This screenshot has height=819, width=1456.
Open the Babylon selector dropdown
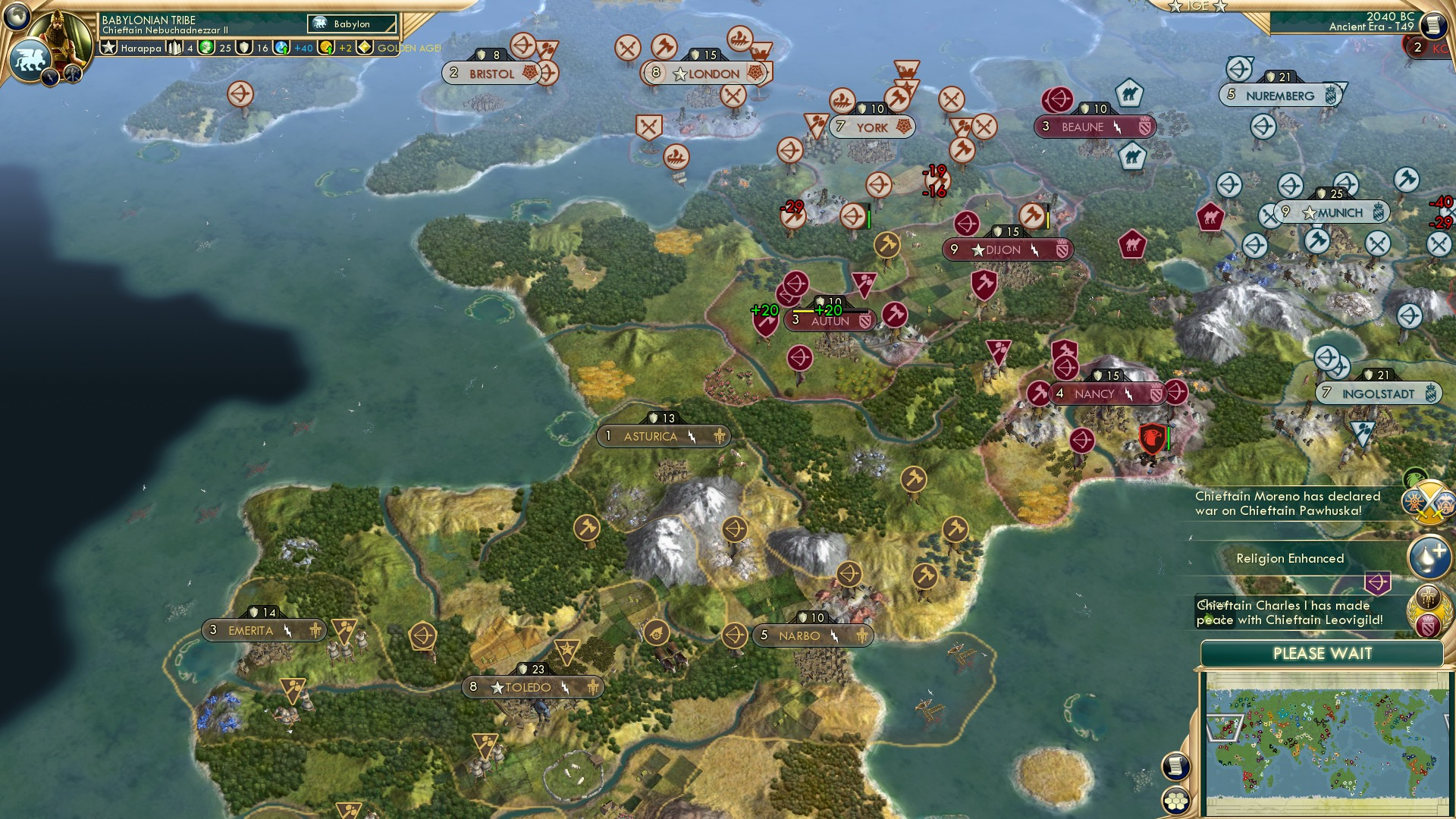[x=350, y=24]
